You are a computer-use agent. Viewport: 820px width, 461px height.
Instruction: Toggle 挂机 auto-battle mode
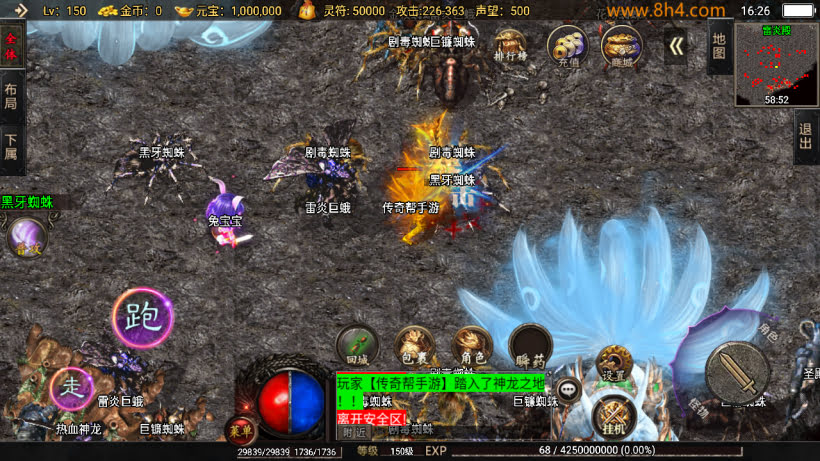(613, 415)
